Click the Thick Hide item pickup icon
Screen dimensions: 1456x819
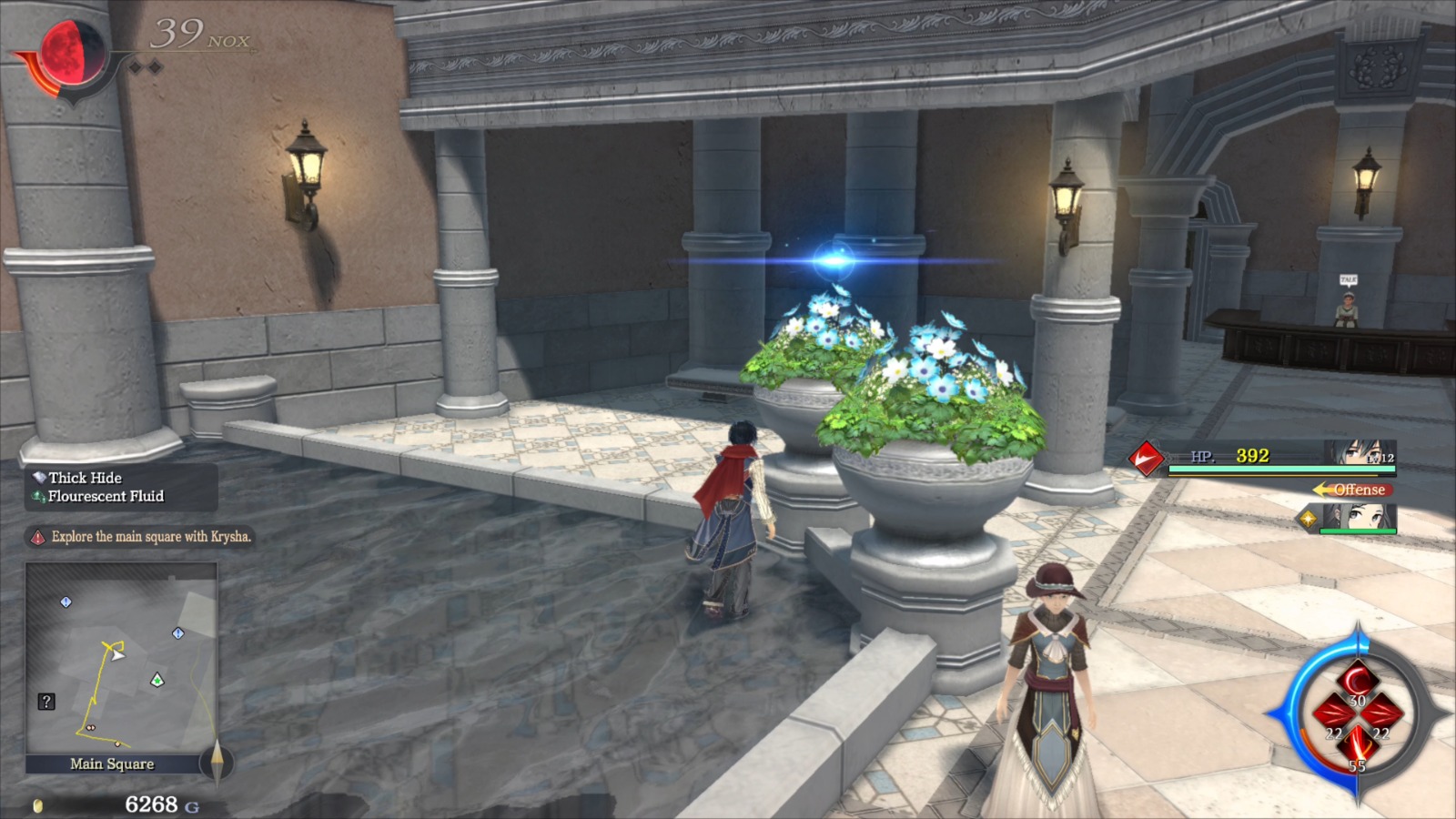[x=38, y=478]
